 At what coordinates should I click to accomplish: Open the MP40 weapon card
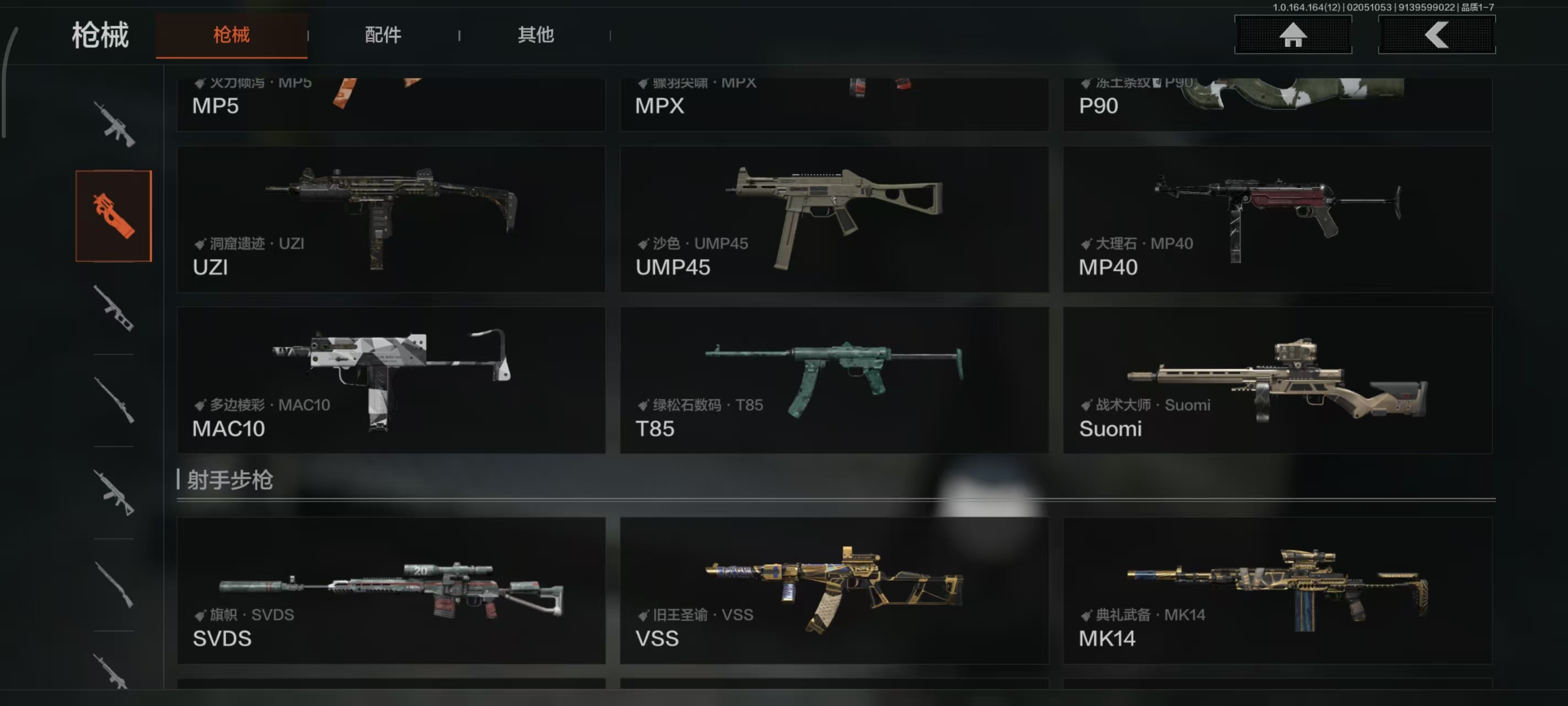(x=1277, y=218)
